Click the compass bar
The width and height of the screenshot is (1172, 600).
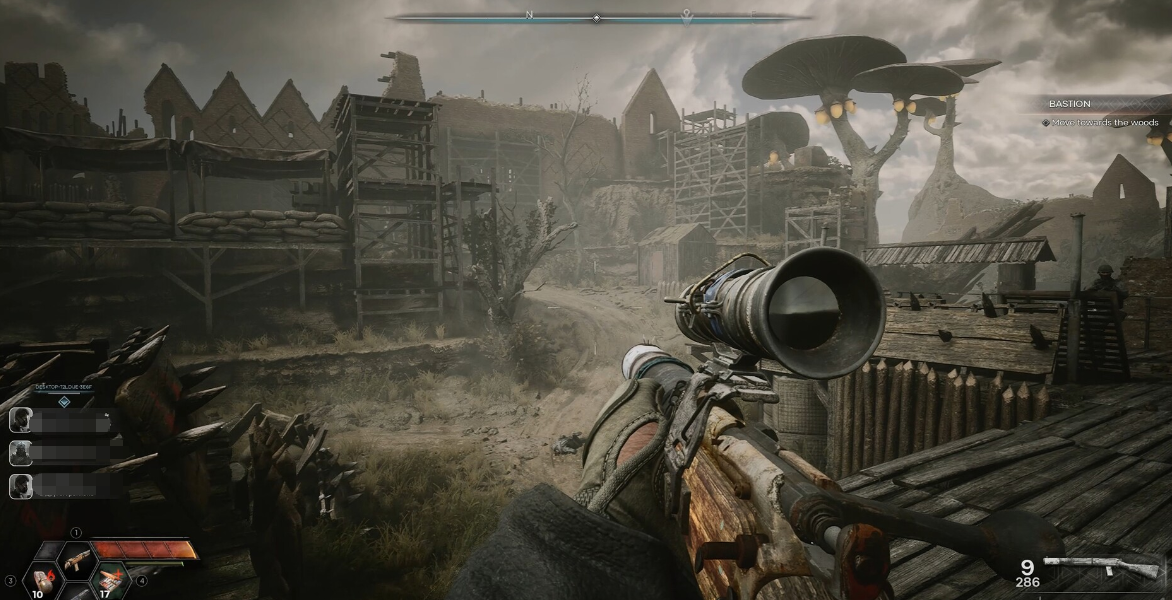click(597, 17)
